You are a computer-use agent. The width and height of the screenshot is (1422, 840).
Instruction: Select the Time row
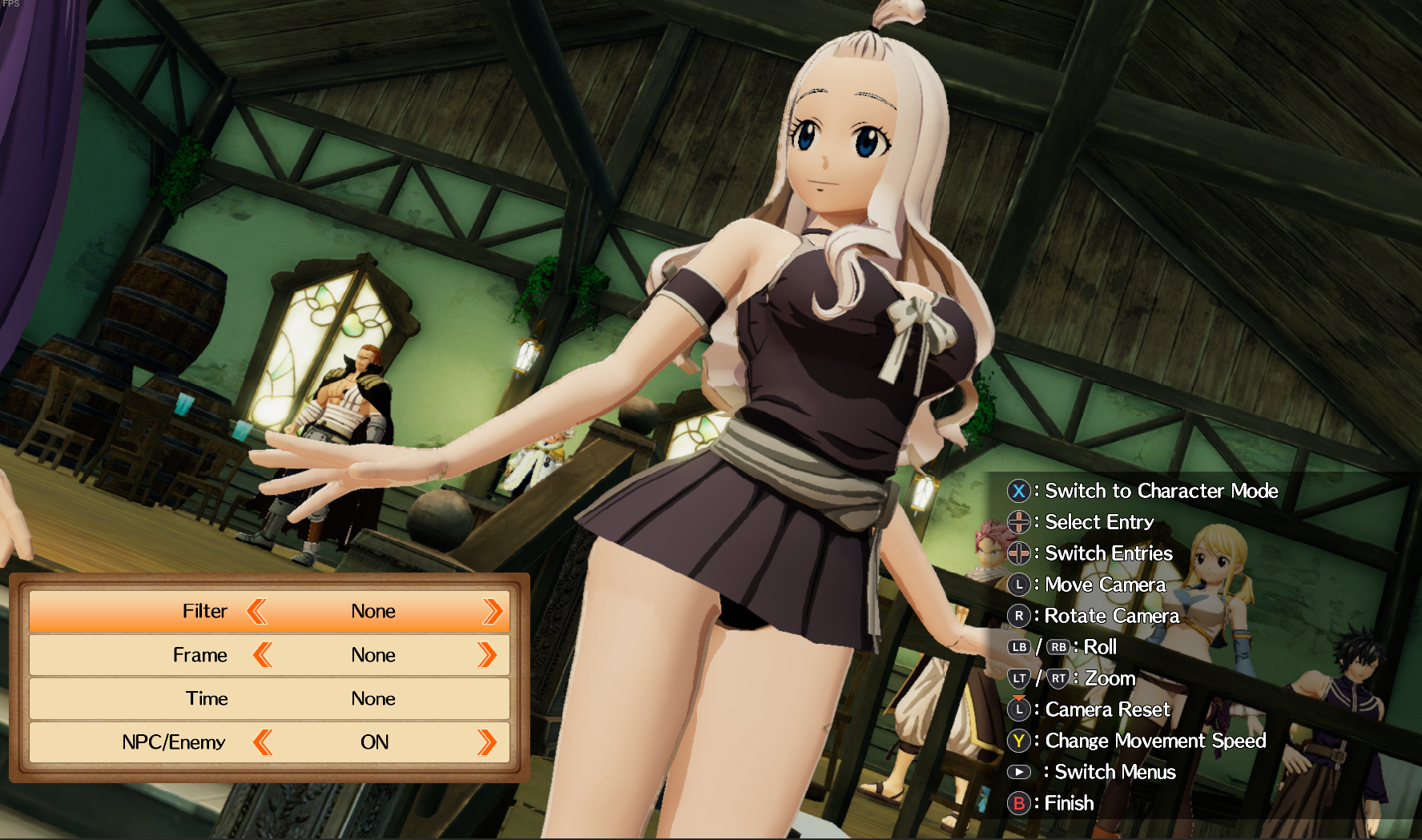pyautogui.click(x=269, y=699)
